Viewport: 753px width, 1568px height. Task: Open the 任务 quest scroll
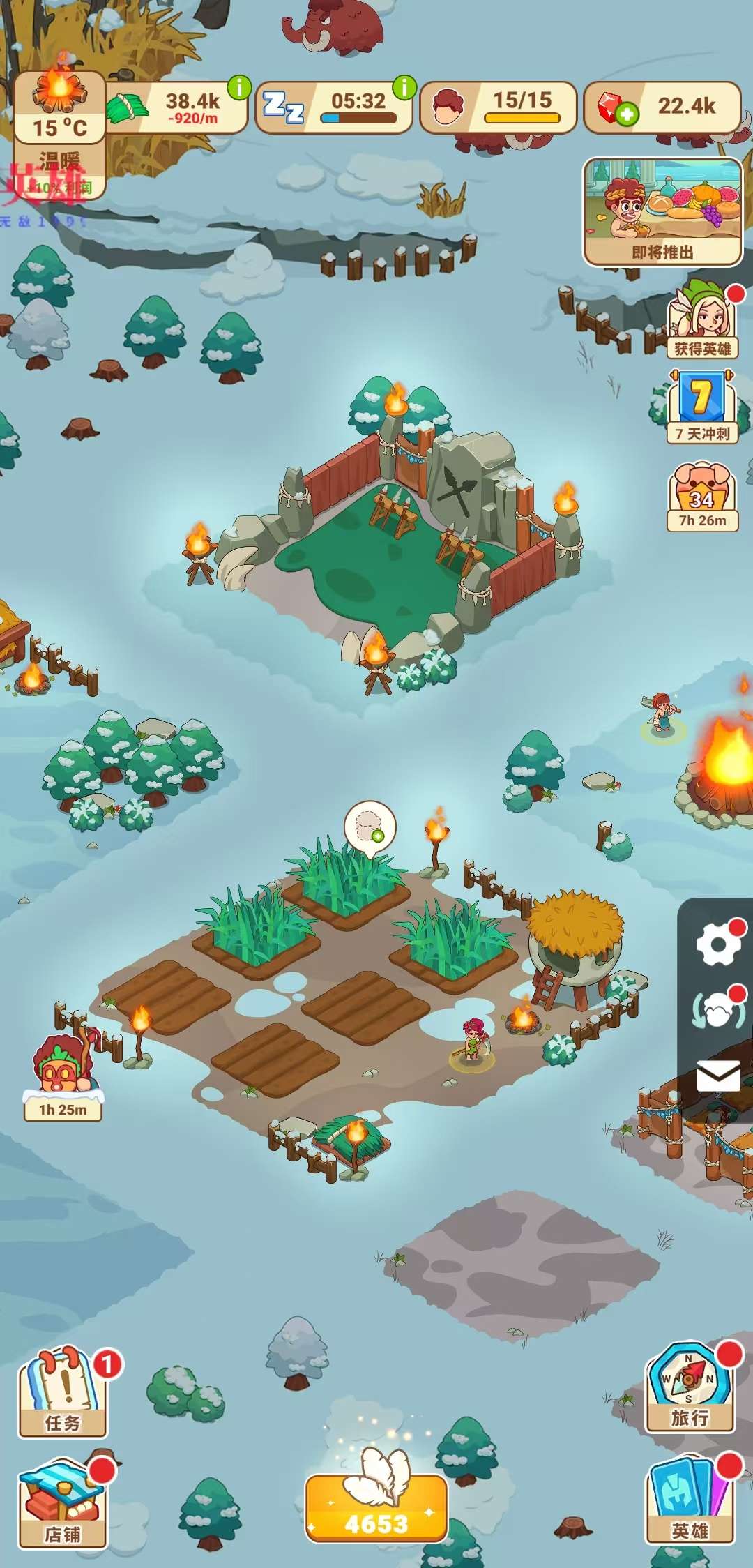pyautogui.click(x=63, y=1392)
